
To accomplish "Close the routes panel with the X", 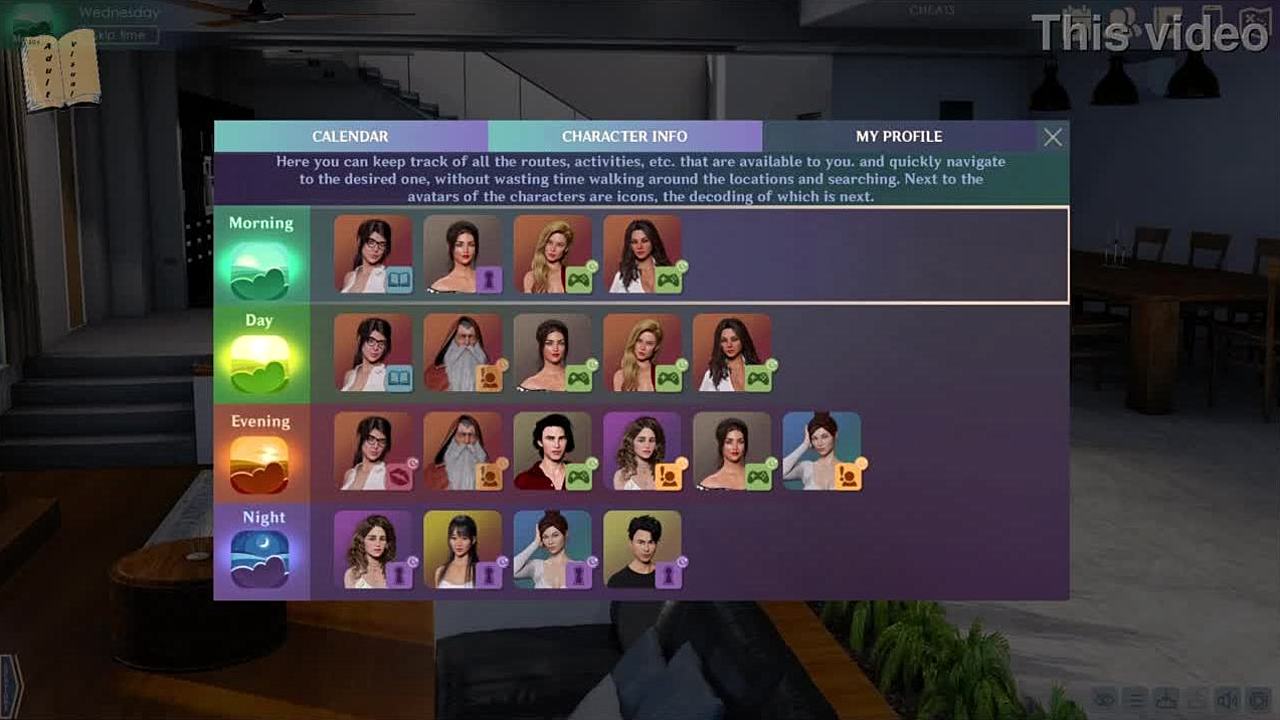I will pyautogui.click(x=1053, y=138).
